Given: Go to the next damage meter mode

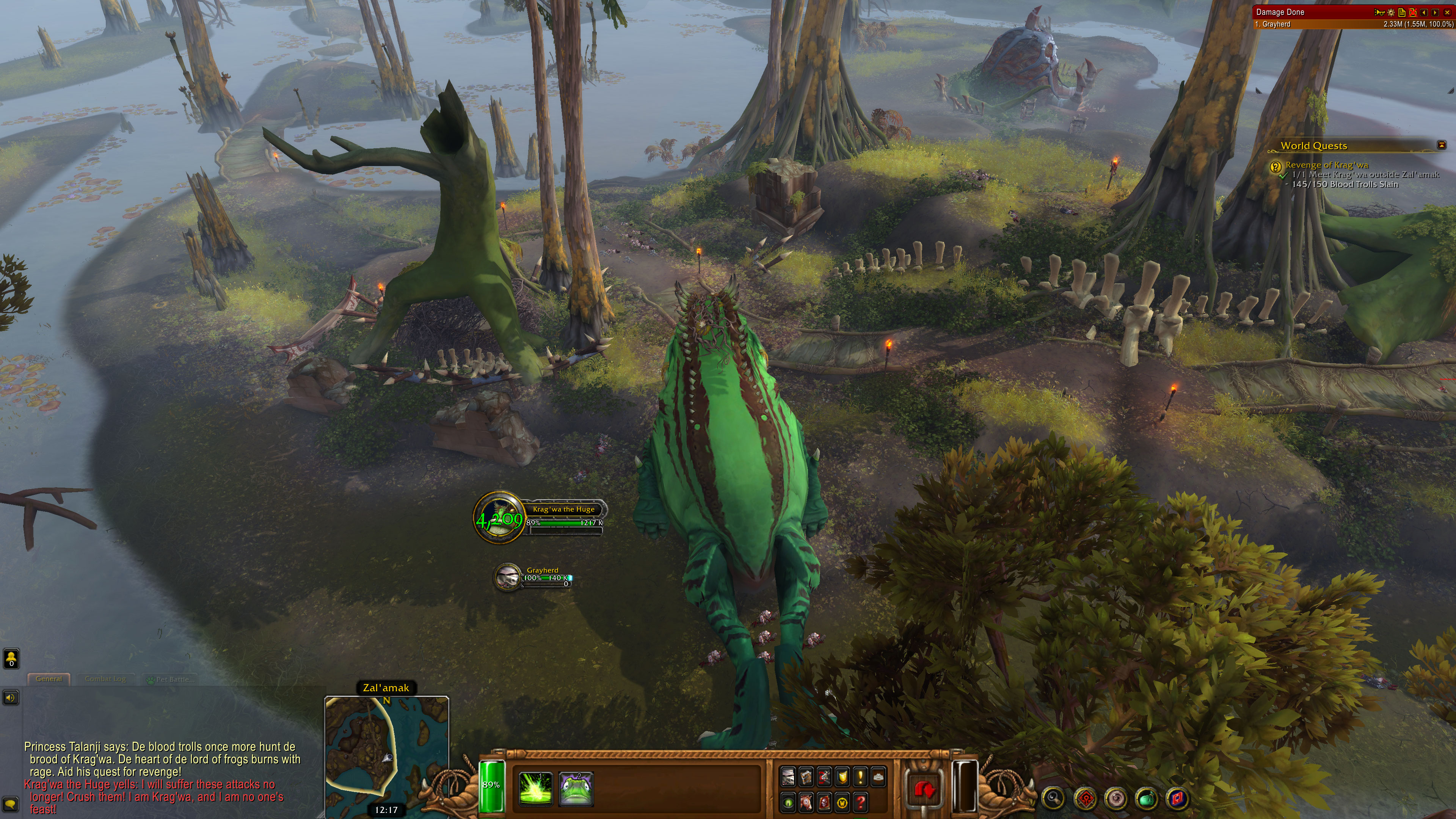Looking at the screenshot, I should point(1436,12).
